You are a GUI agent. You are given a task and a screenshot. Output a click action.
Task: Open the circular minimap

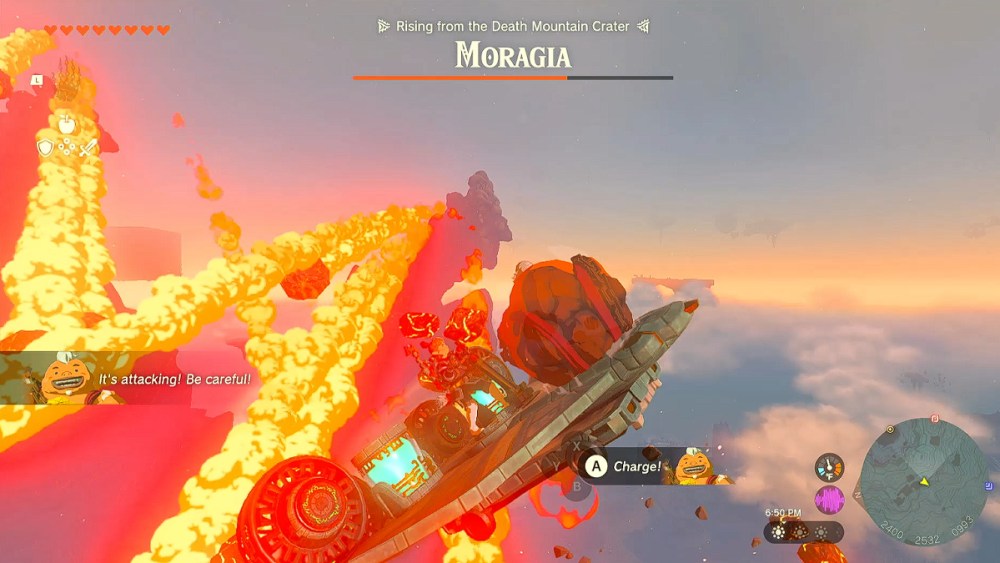pos(923,481)
